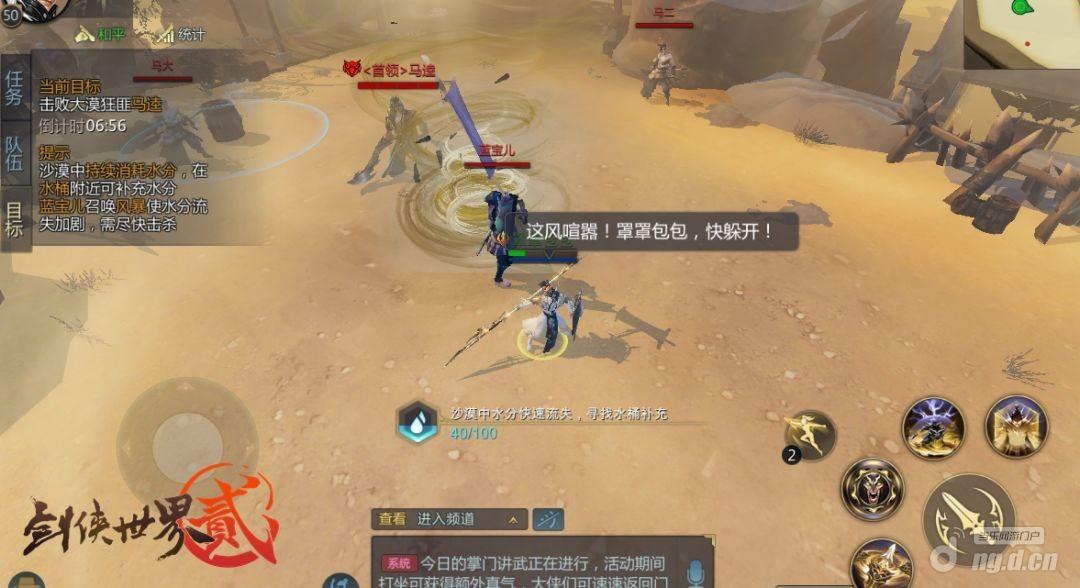Use the golden armored warrior skill
This screenshot has height=588, width=1080.
[x=1016, y=427]
